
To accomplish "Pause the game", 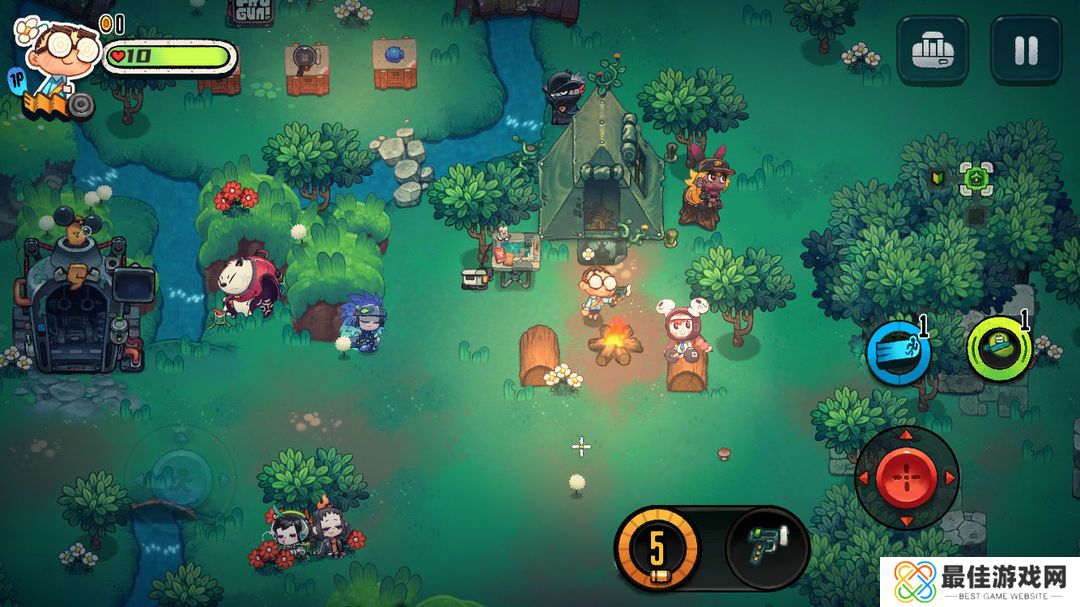I will coord(1026,50).
